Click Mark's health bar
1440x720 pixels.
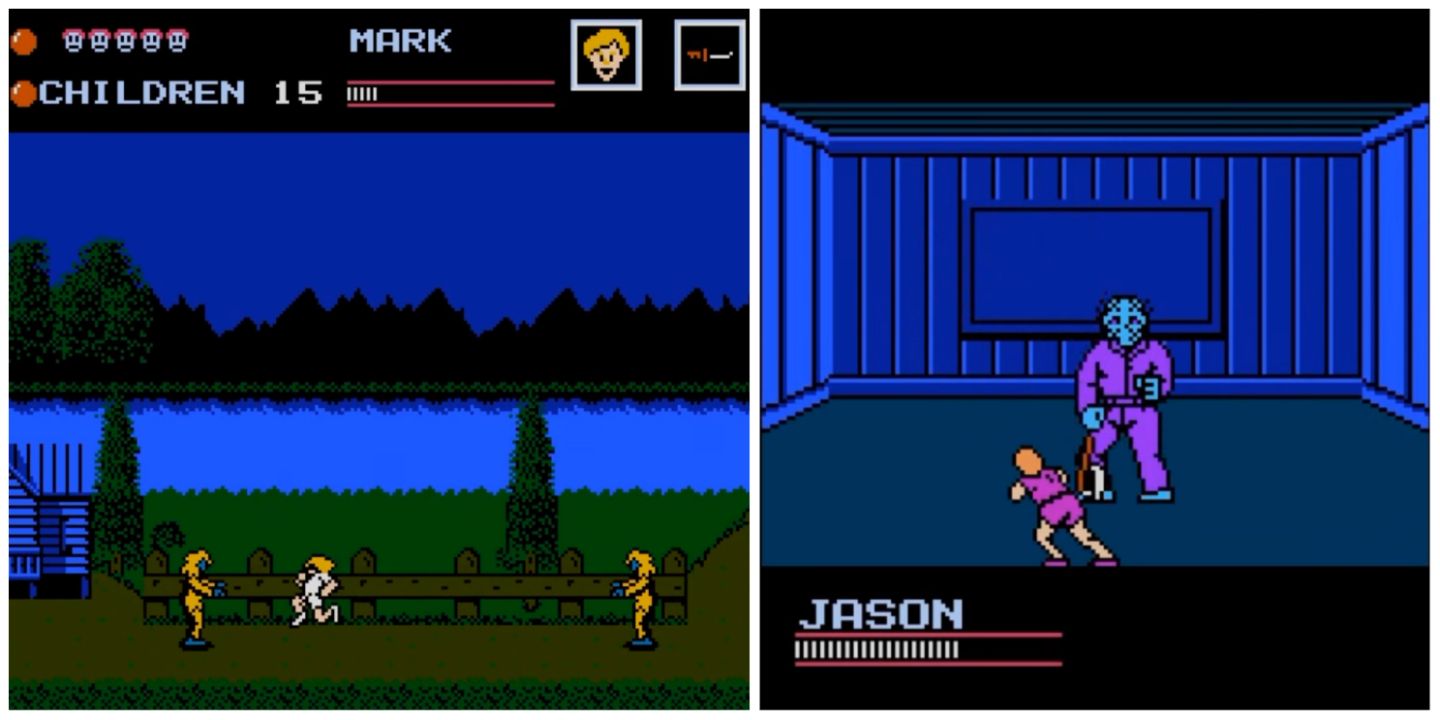tap(450, 90)
